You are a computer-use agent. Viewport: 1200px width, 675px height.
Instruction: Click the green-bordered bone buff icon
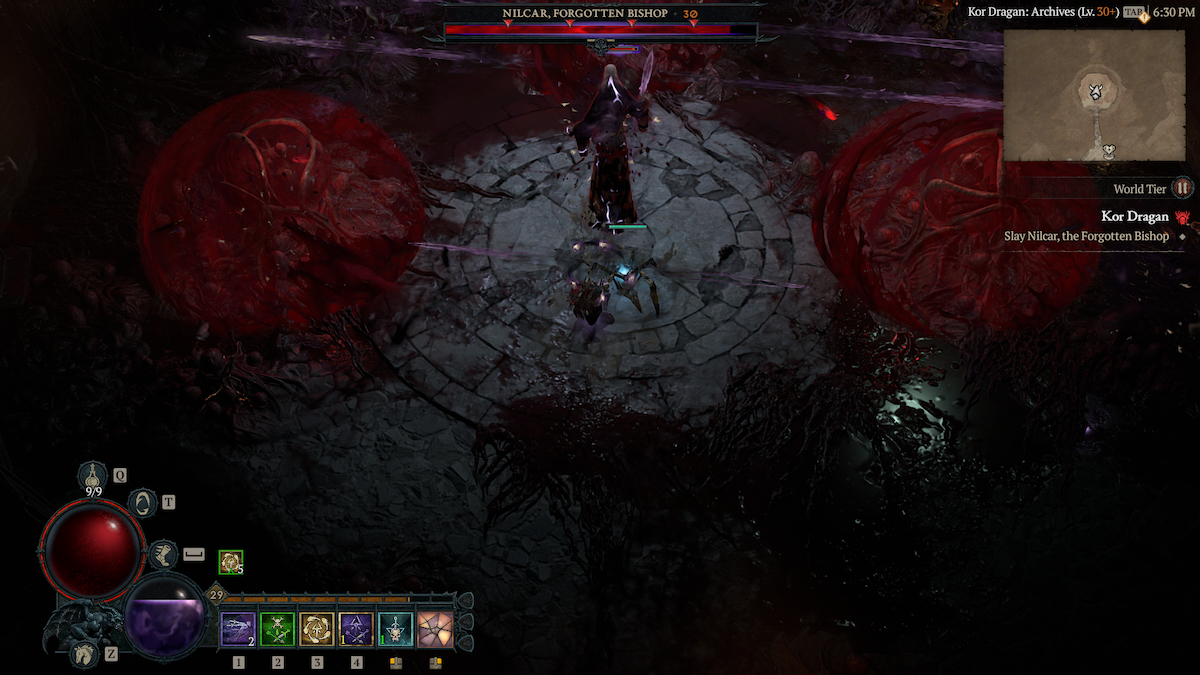230,563
